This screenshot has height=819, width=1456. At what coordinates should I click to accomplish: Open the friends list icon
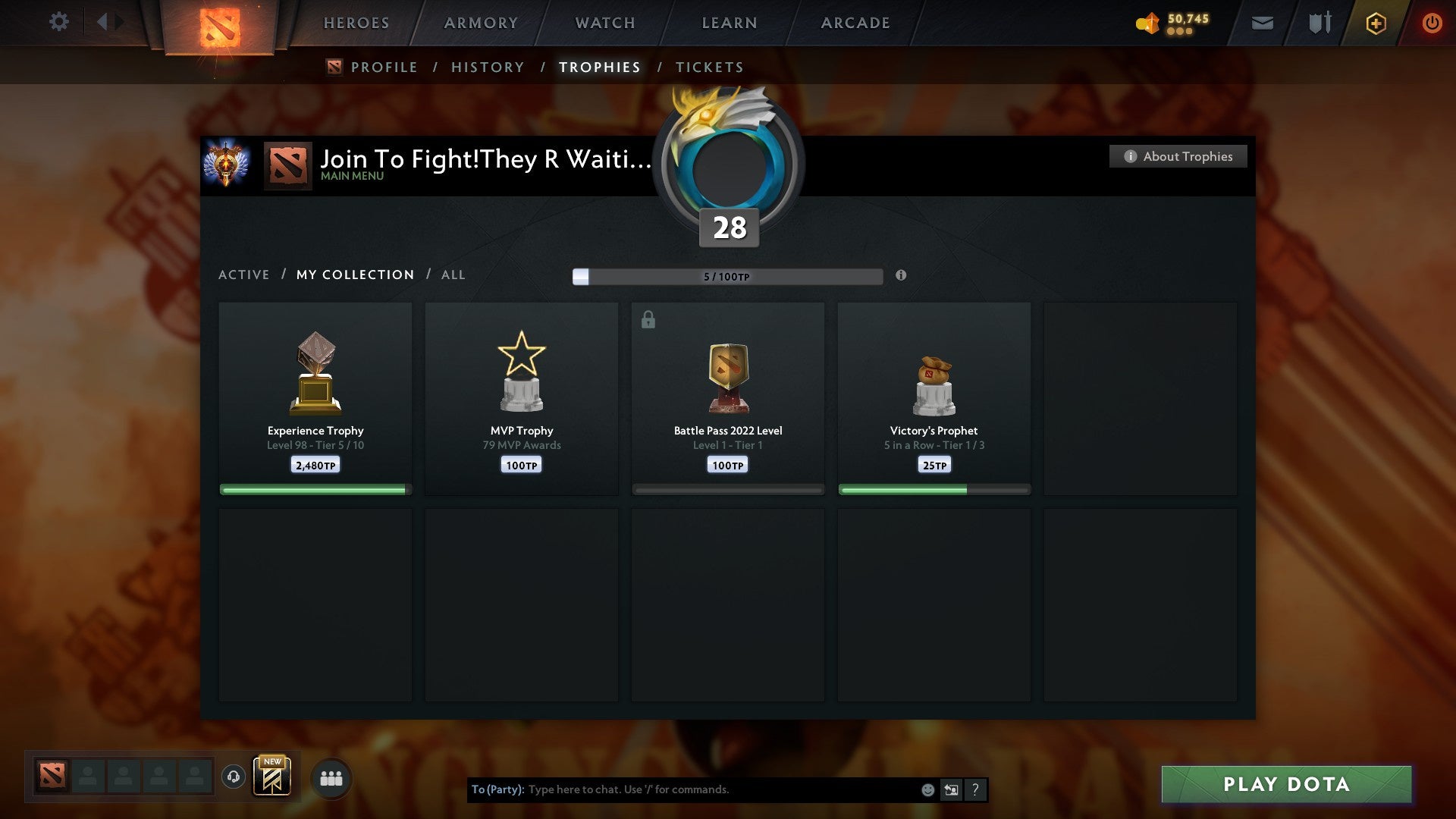pos(331,777)
